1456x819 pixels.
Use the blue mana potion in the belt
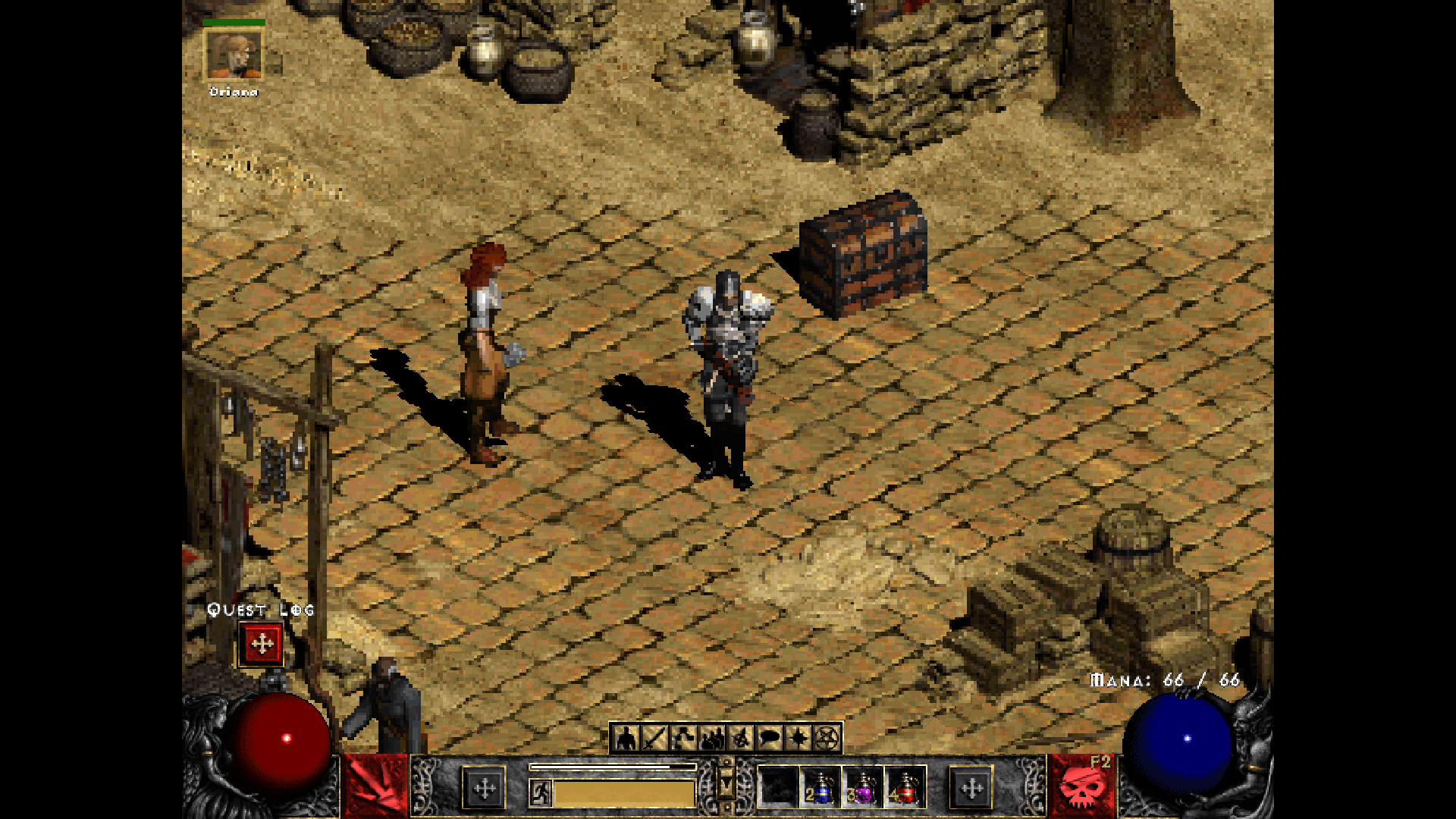(x=821, y=789)
